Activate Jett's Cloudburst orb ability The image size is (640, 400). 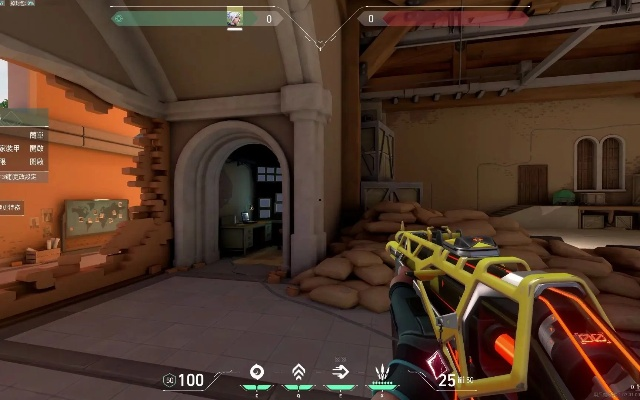[x=258, y=374]
